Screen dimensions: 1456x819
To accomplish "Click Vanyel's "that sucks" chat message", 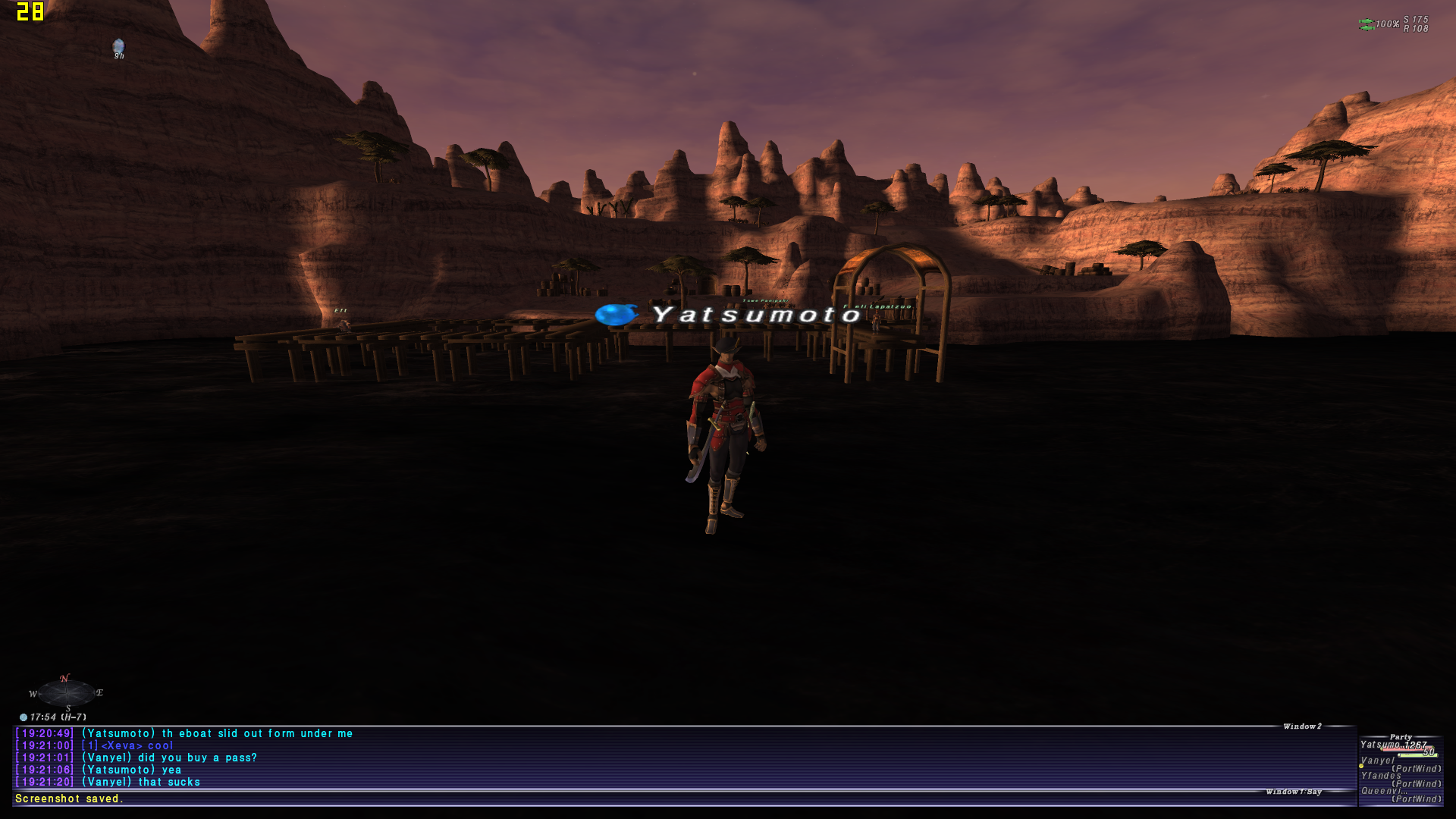I will coord(141,782).
